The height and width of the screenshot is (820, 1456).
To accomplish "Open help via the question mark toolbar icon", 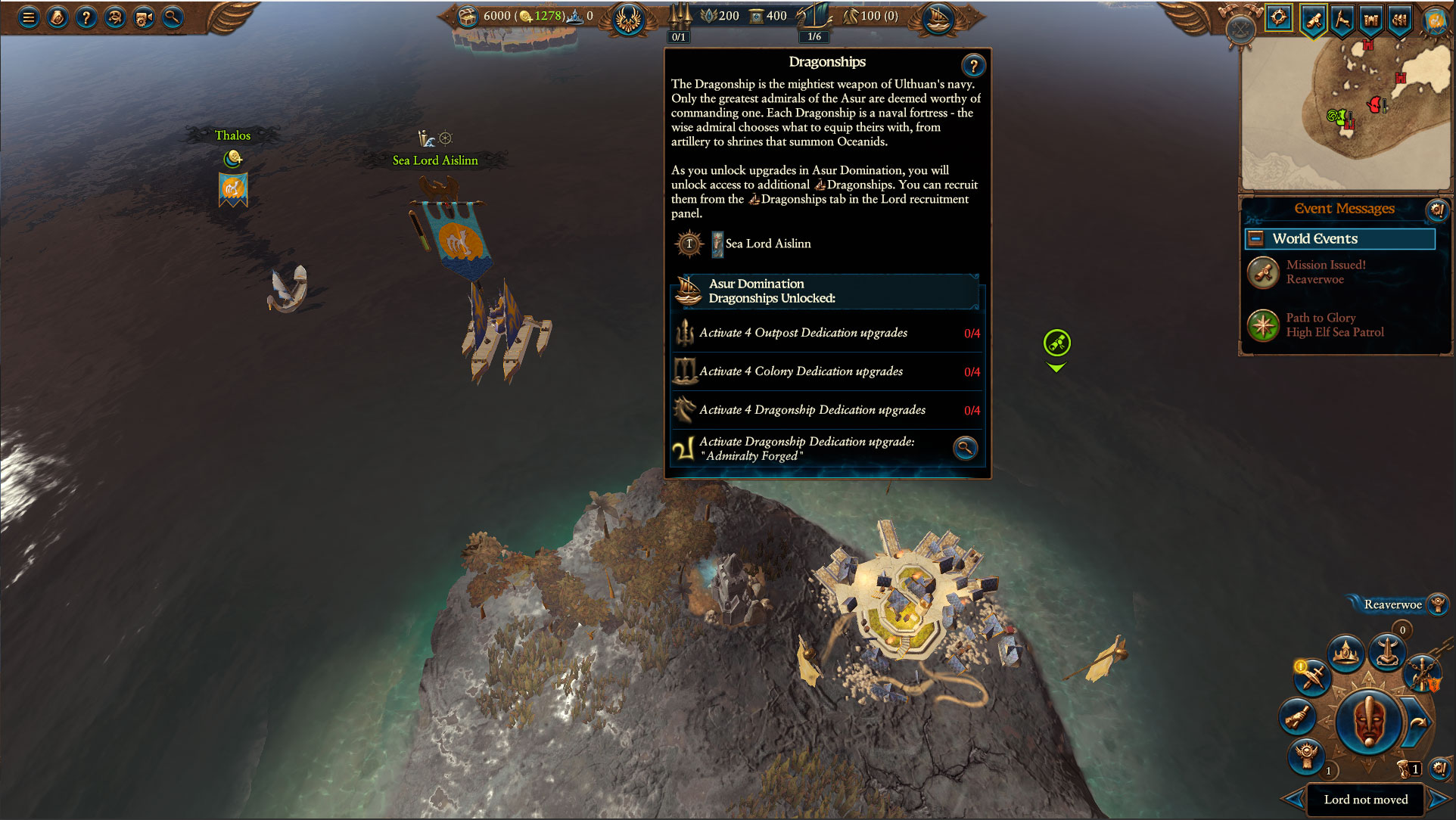I will coord(86,17).
